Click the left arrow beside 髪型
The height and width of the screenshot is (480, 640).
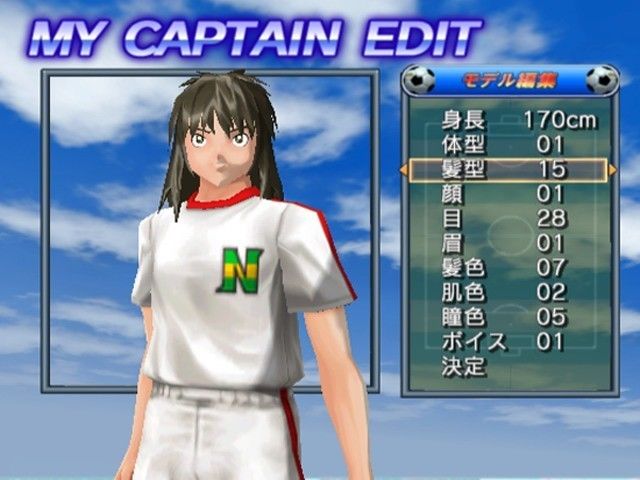404,171
